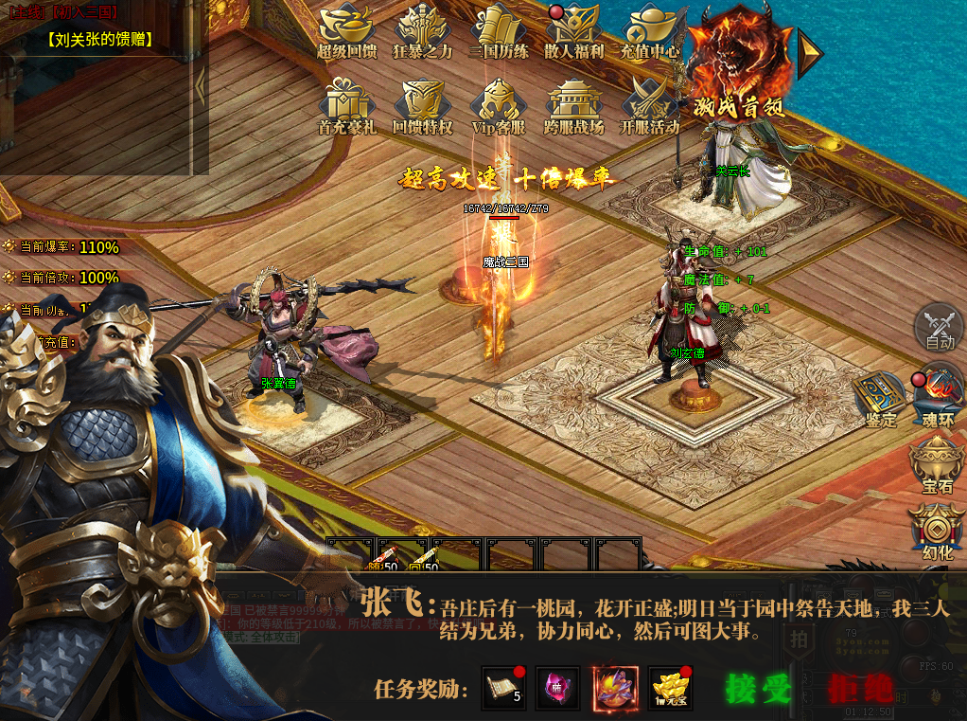Screen dimensions: 967x722
Task: Contact Vip客服 customer service
Action: pyautogui.click(x=498, y=105)
